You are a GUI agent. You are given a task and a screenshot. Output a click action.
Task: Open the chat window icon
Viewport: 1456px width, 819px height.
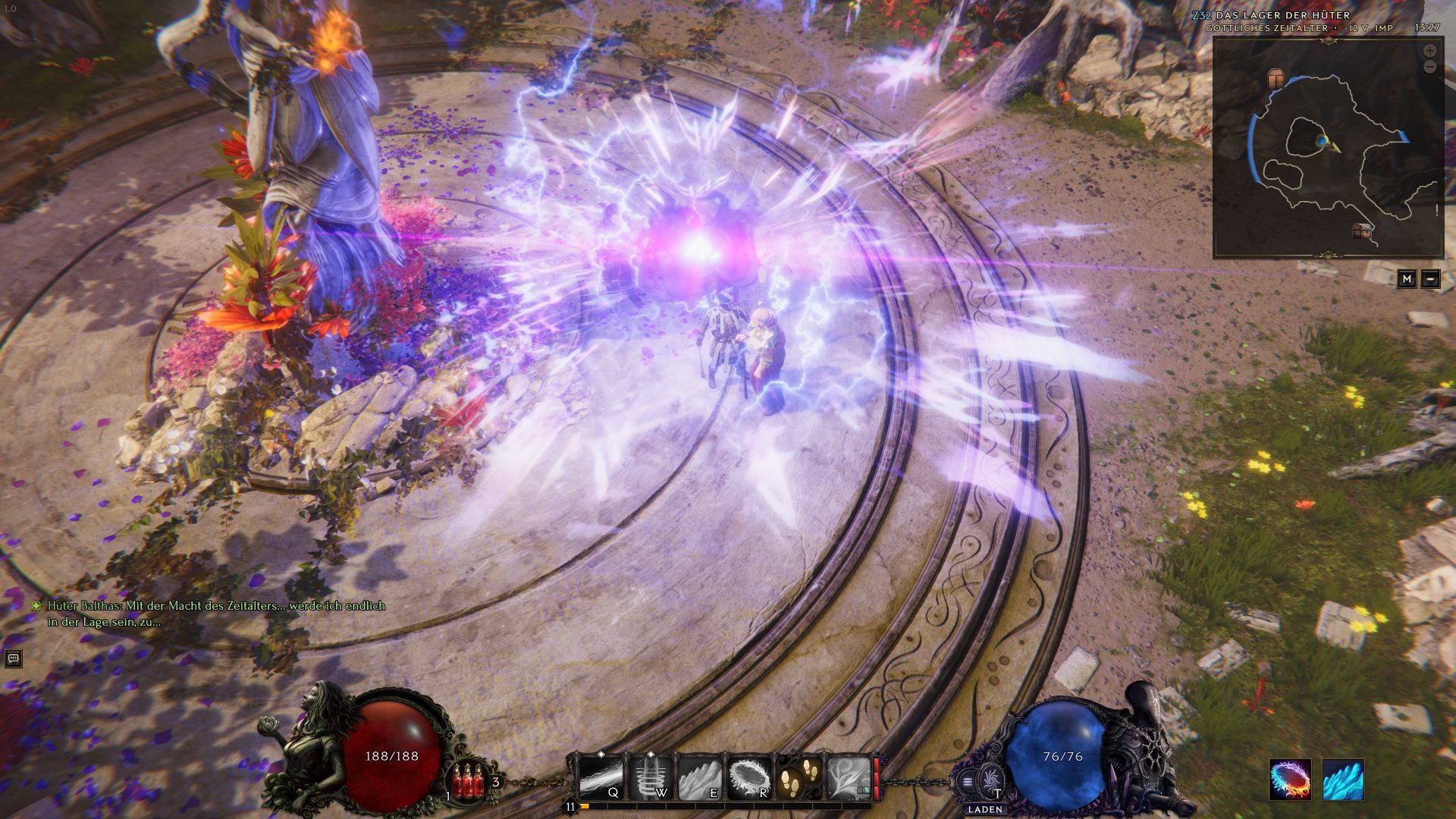tap(13, 658)
